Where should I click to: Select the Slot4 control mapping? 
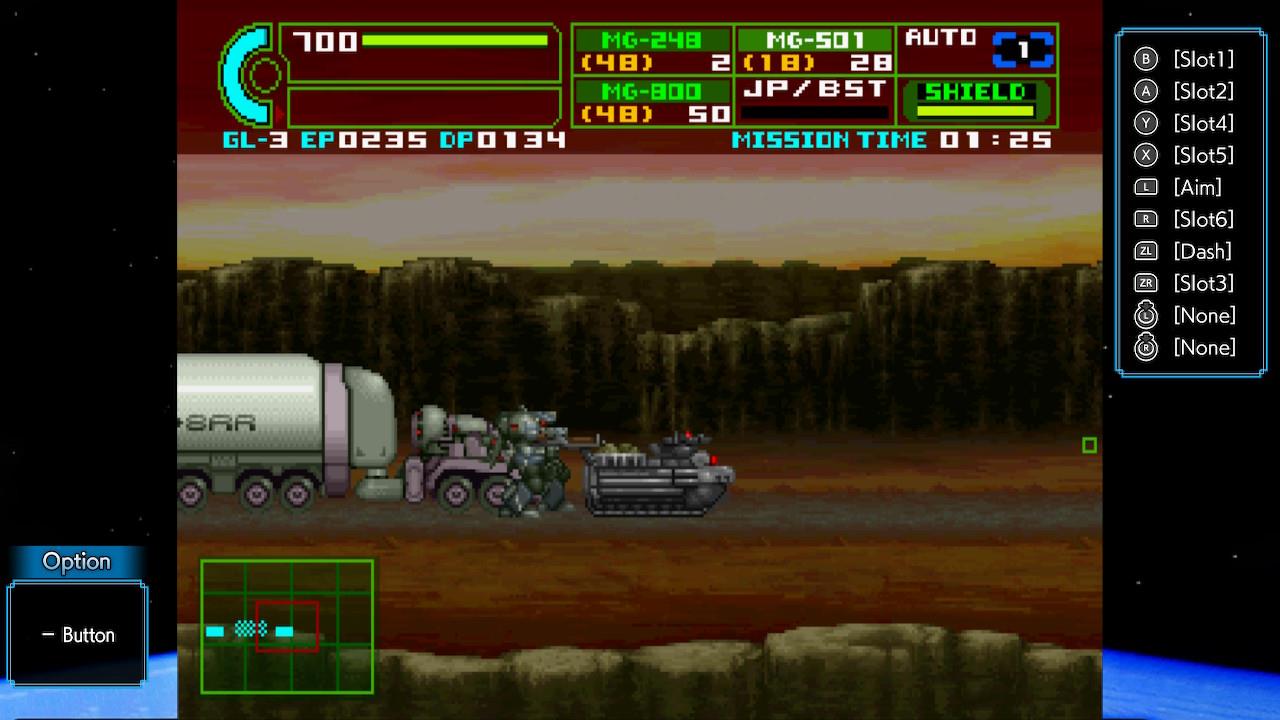tap(1190, 123)
